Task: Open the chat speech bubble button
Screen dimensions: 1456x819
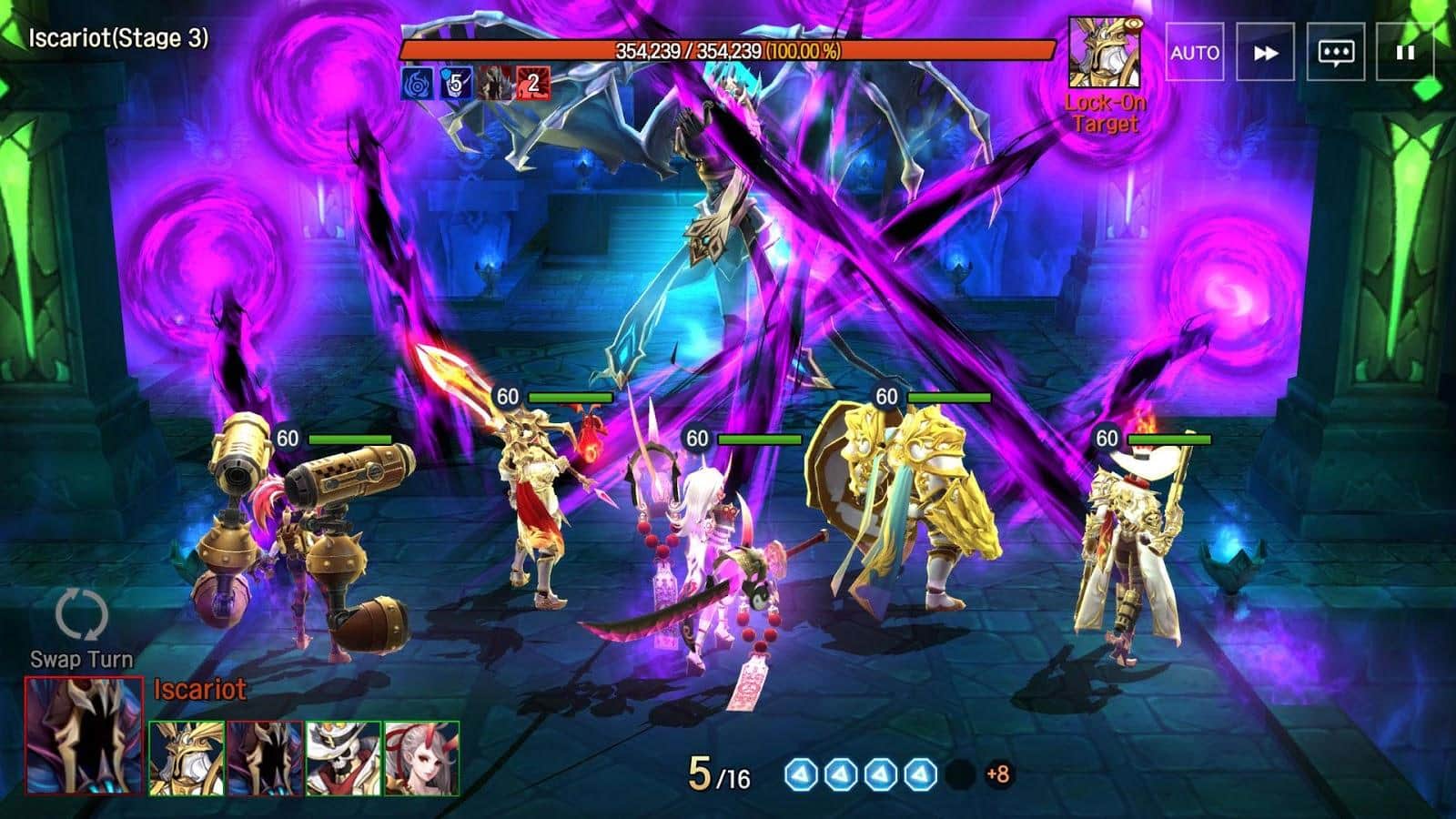Action: [x=1335, y=53]
